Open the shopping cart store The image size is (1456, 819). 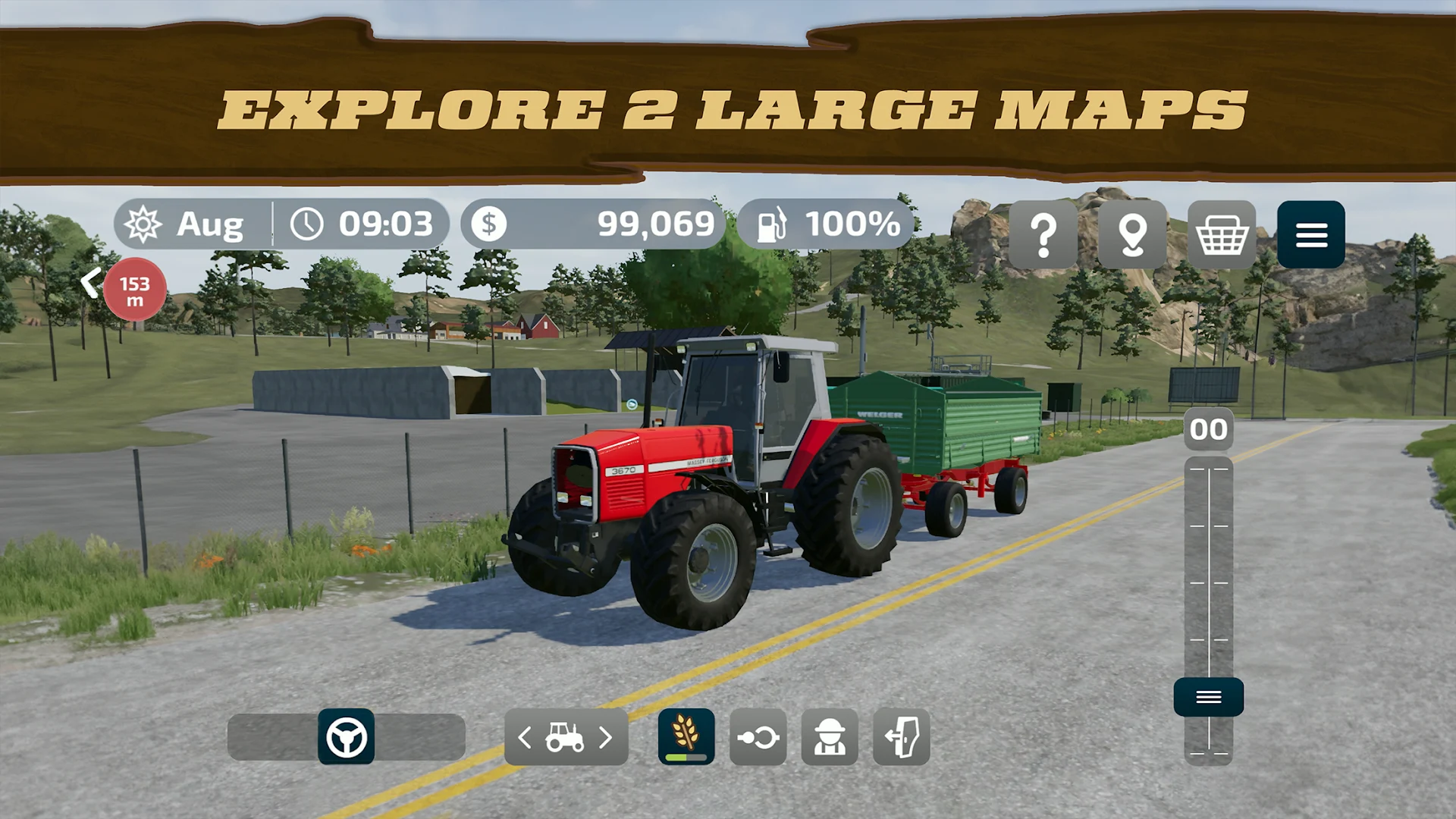tap(1222, 236)
